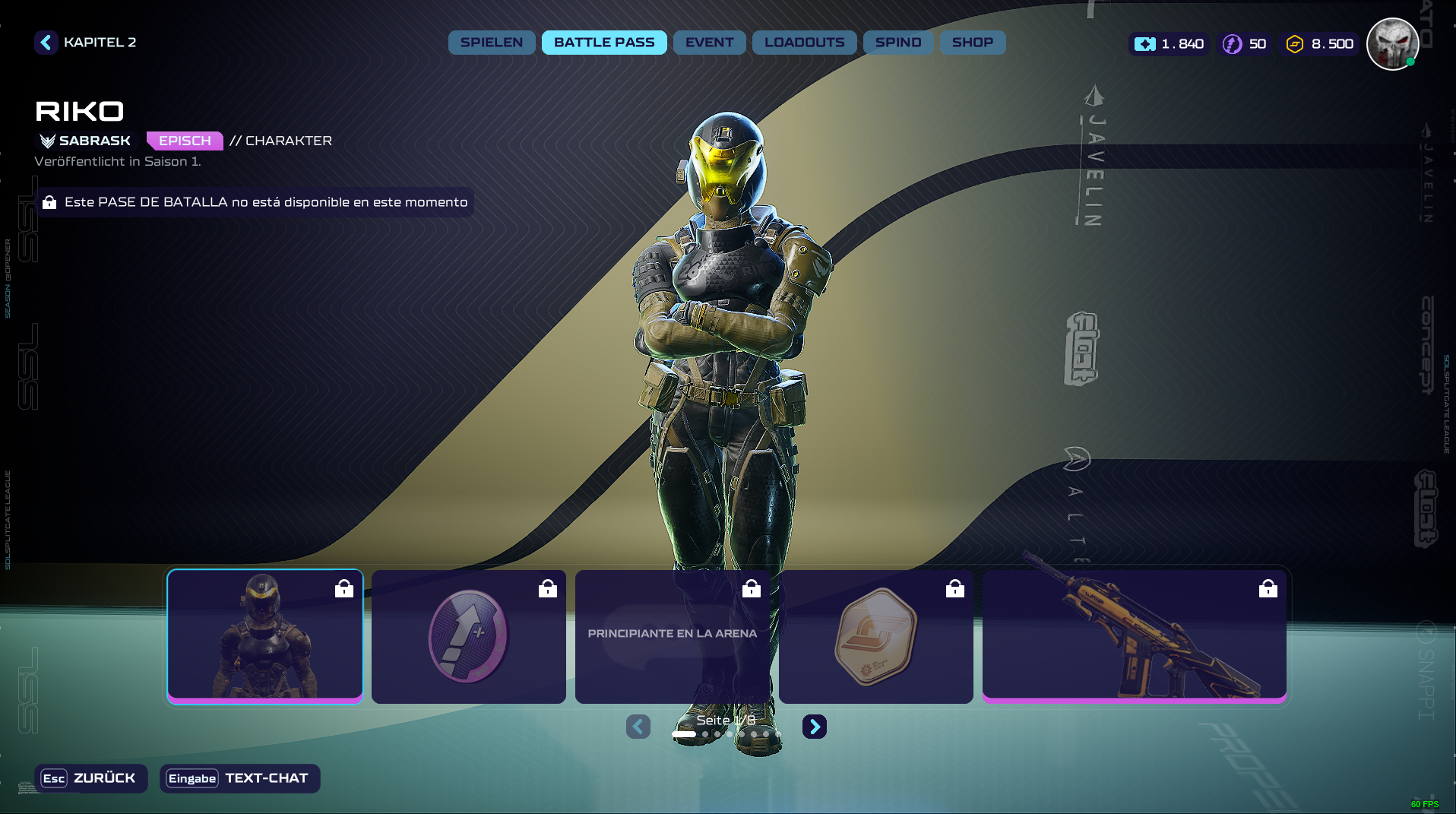The width and height of the screenshot is (1456, 814).
Task: Open the TEXT-CHAT button
Action: (x=239, y=778)
